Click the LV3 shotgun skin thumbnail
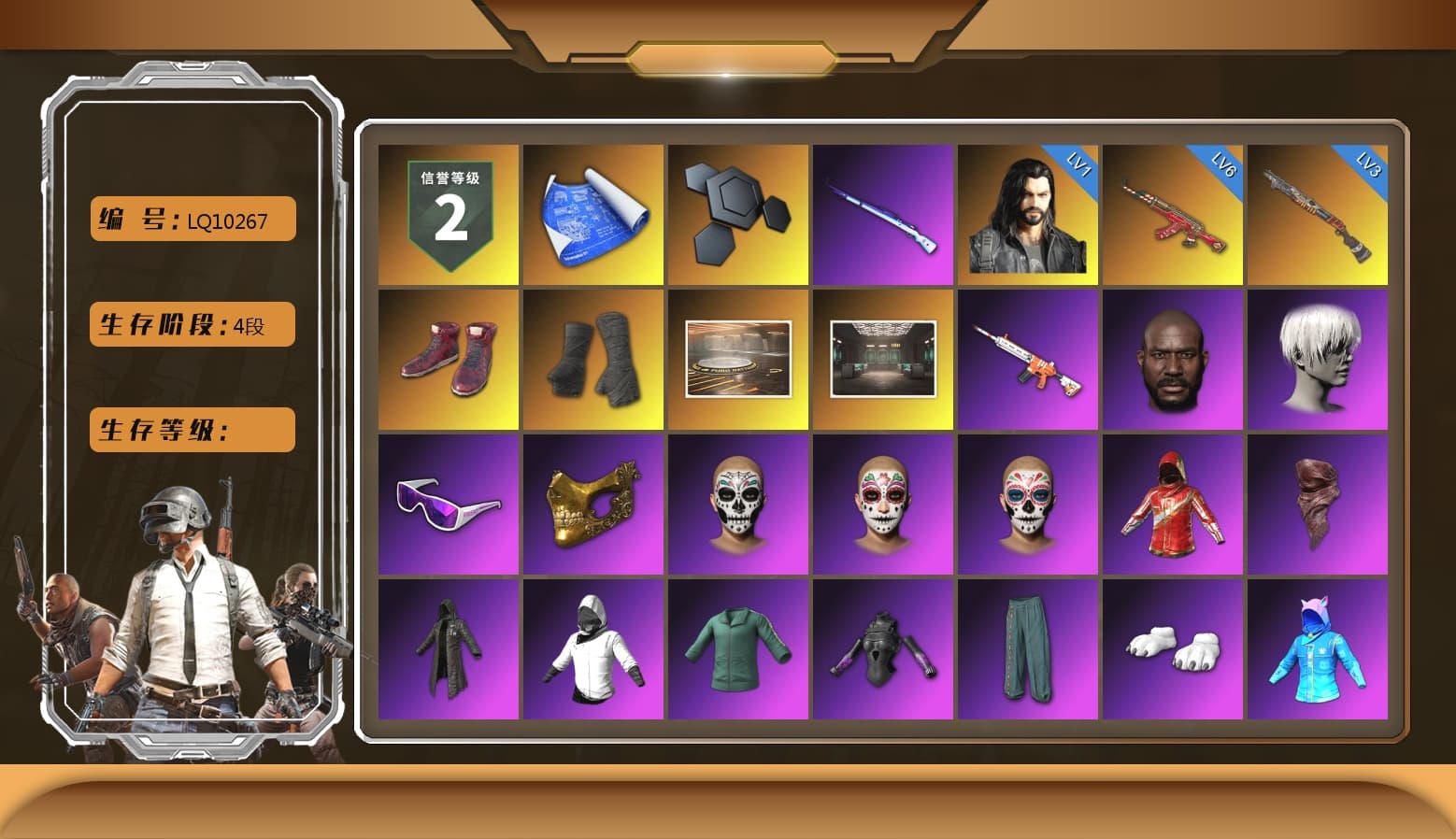Image resolution: width=1456 pixels, height=839 pixels. pos(1319,212)
